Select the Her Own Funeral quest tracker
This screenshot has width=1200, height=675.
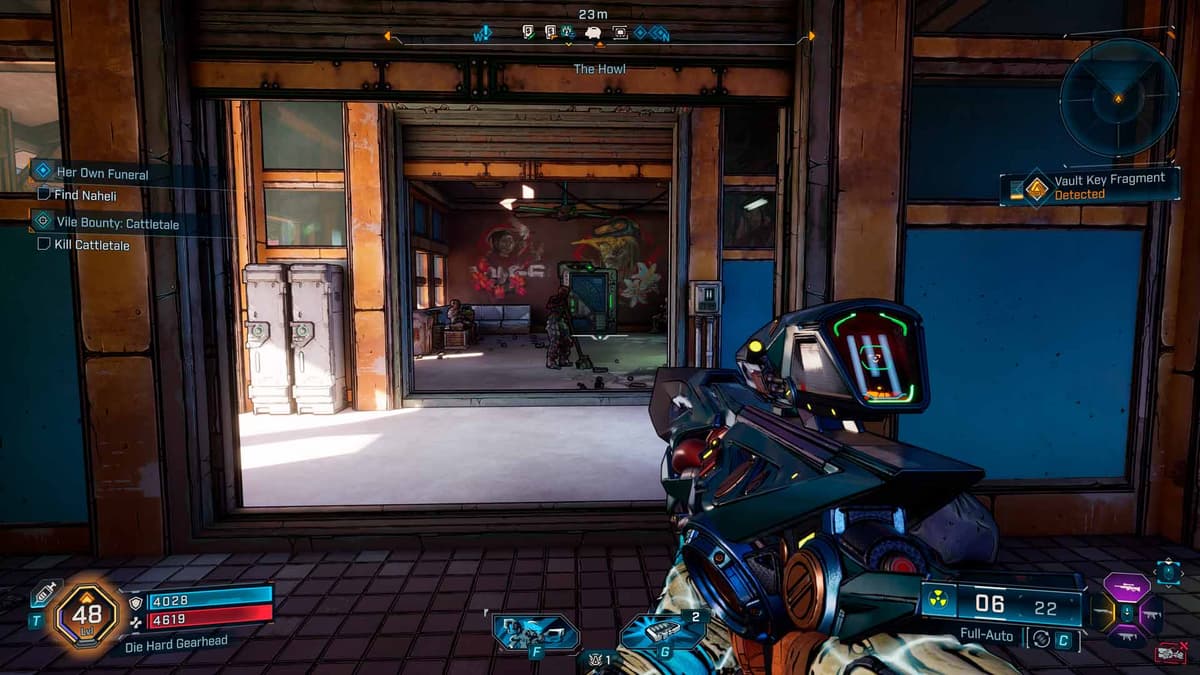click(x=100, y=174)
